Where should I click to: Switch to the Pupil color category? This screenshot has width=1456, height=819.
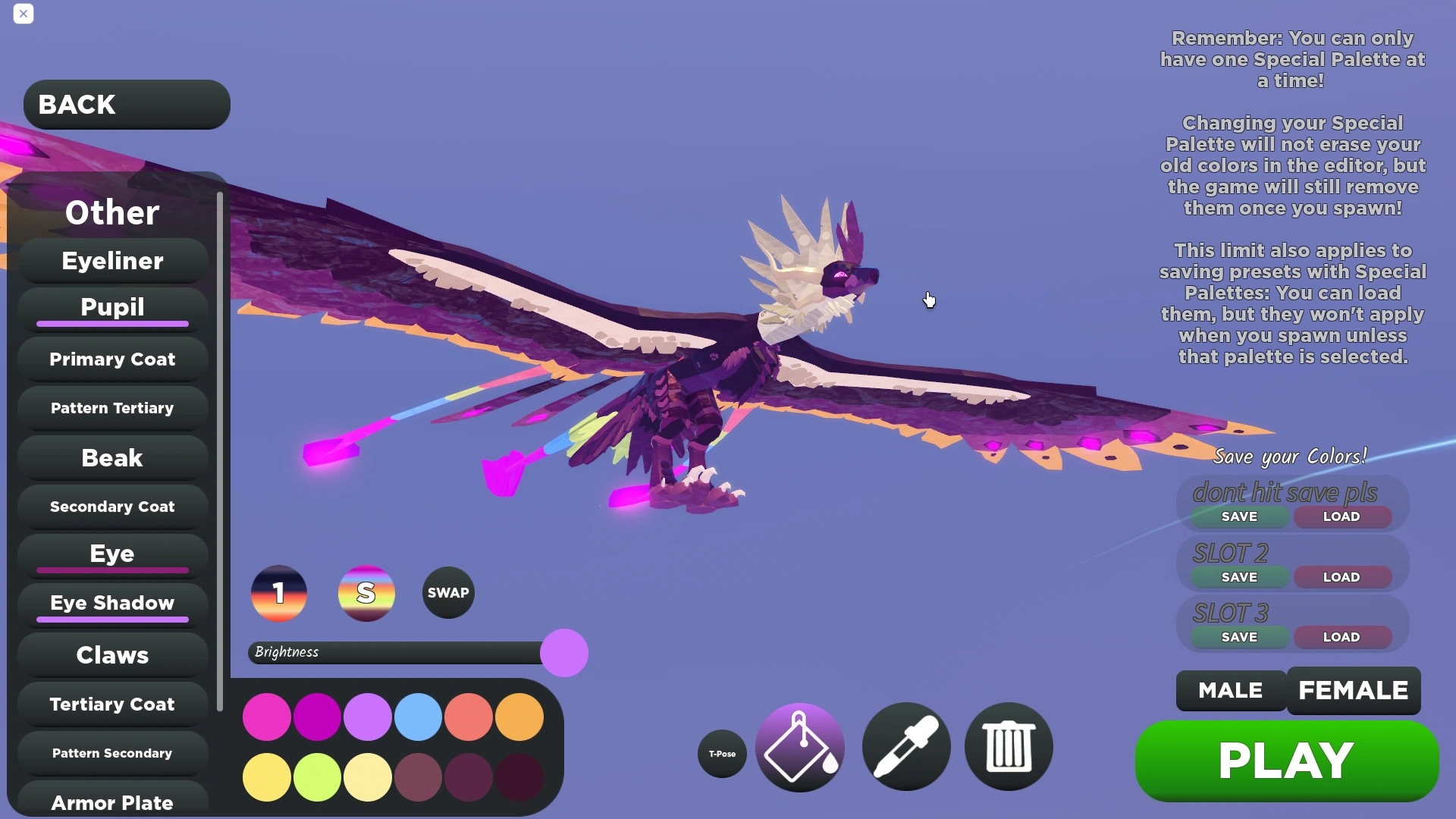(x=111, y=306)
